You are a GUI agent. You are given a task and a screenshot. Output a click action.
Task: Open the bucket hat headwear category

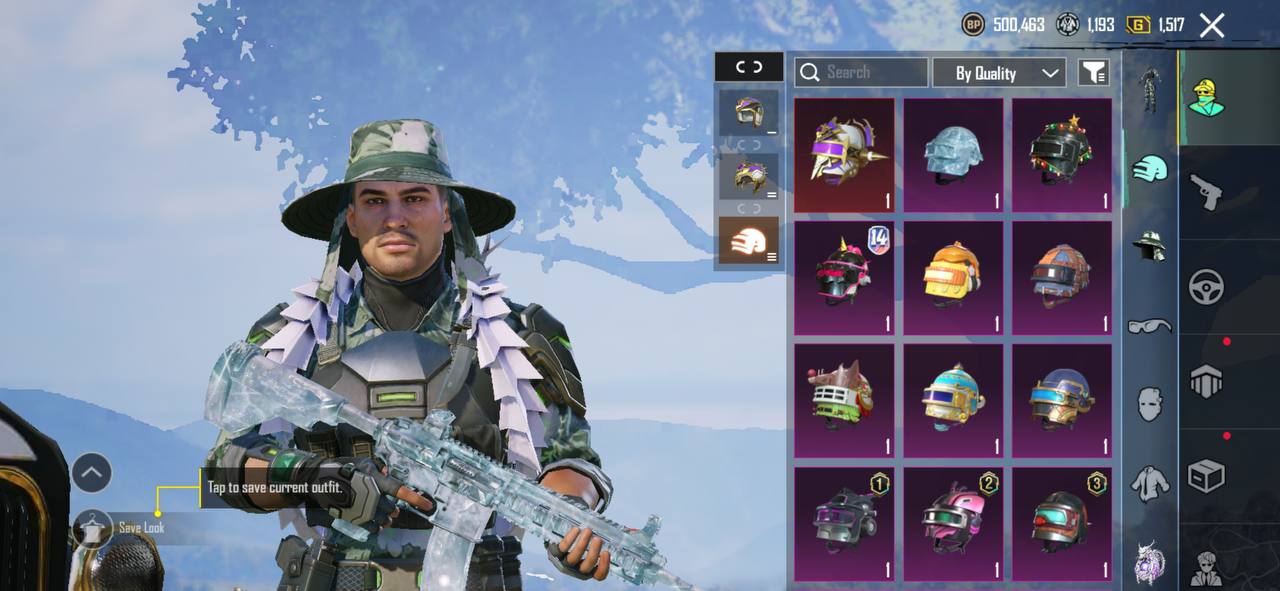point(1150,246)
